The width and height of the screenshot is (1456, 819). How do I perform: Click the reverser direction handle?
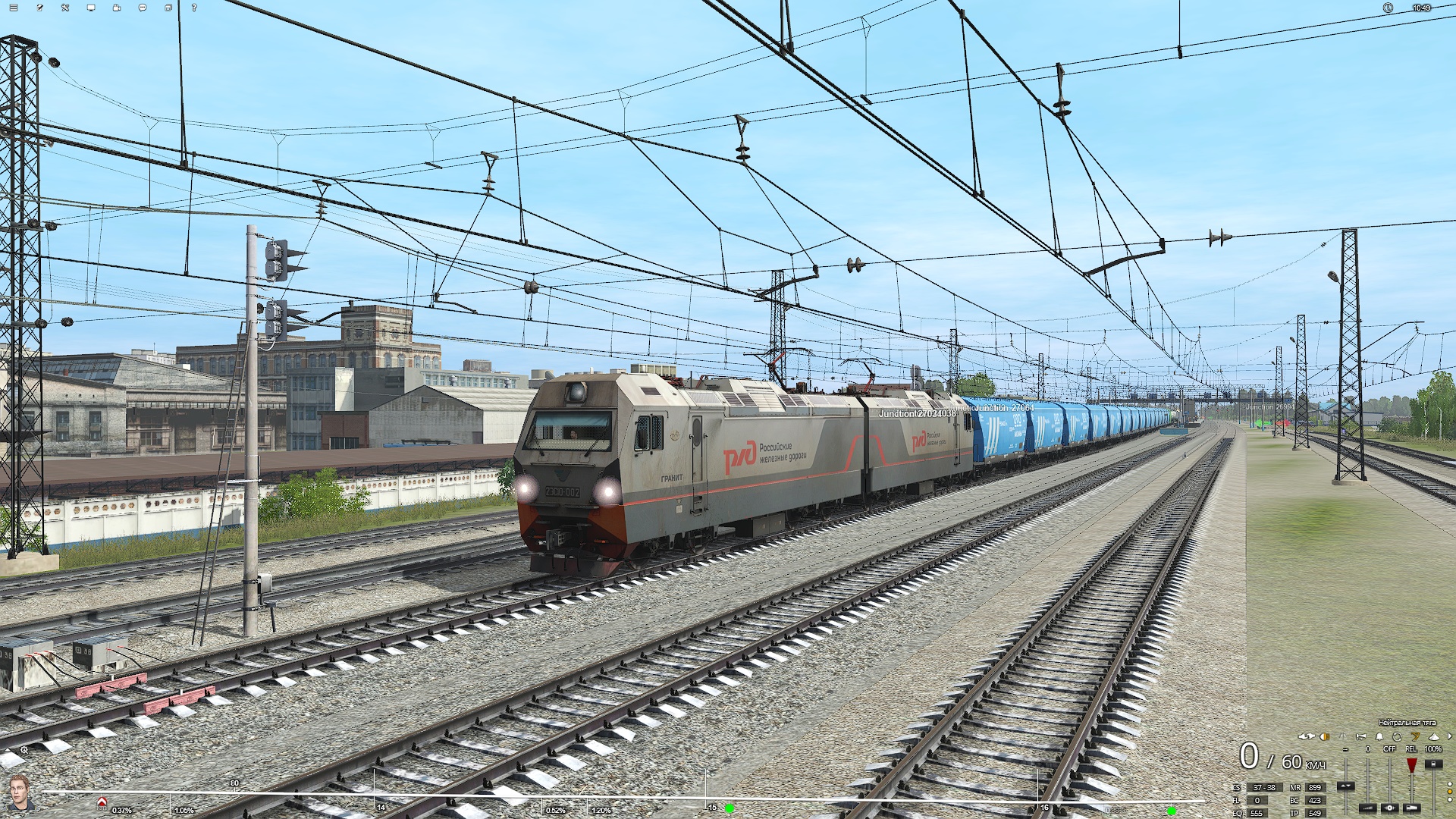[x=1345, y=786]
